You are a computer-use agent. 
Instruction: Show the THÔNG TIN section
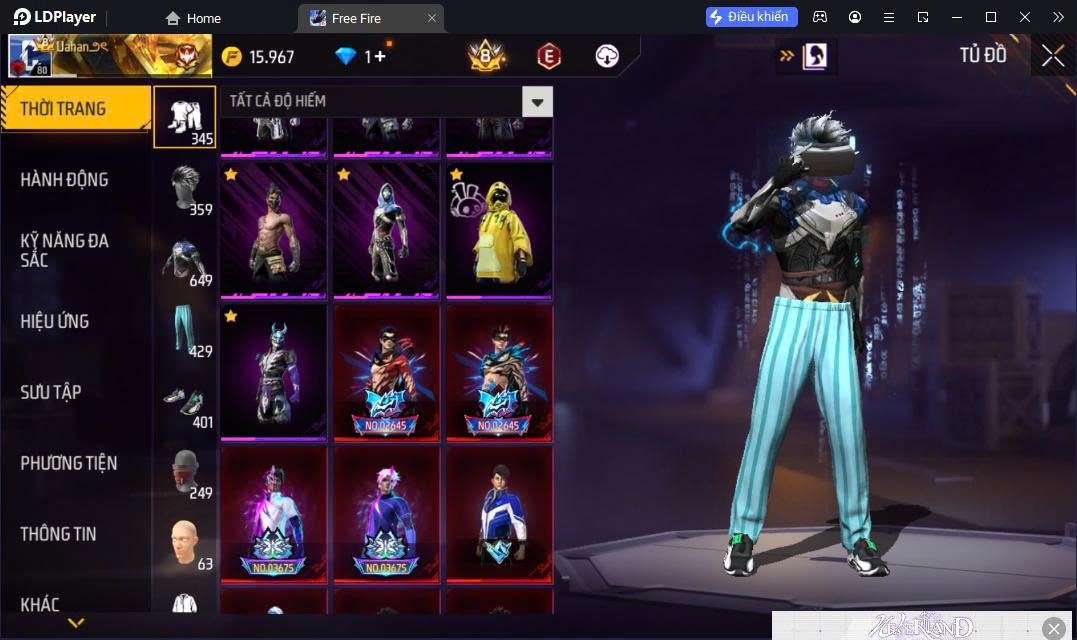[58, 534]
